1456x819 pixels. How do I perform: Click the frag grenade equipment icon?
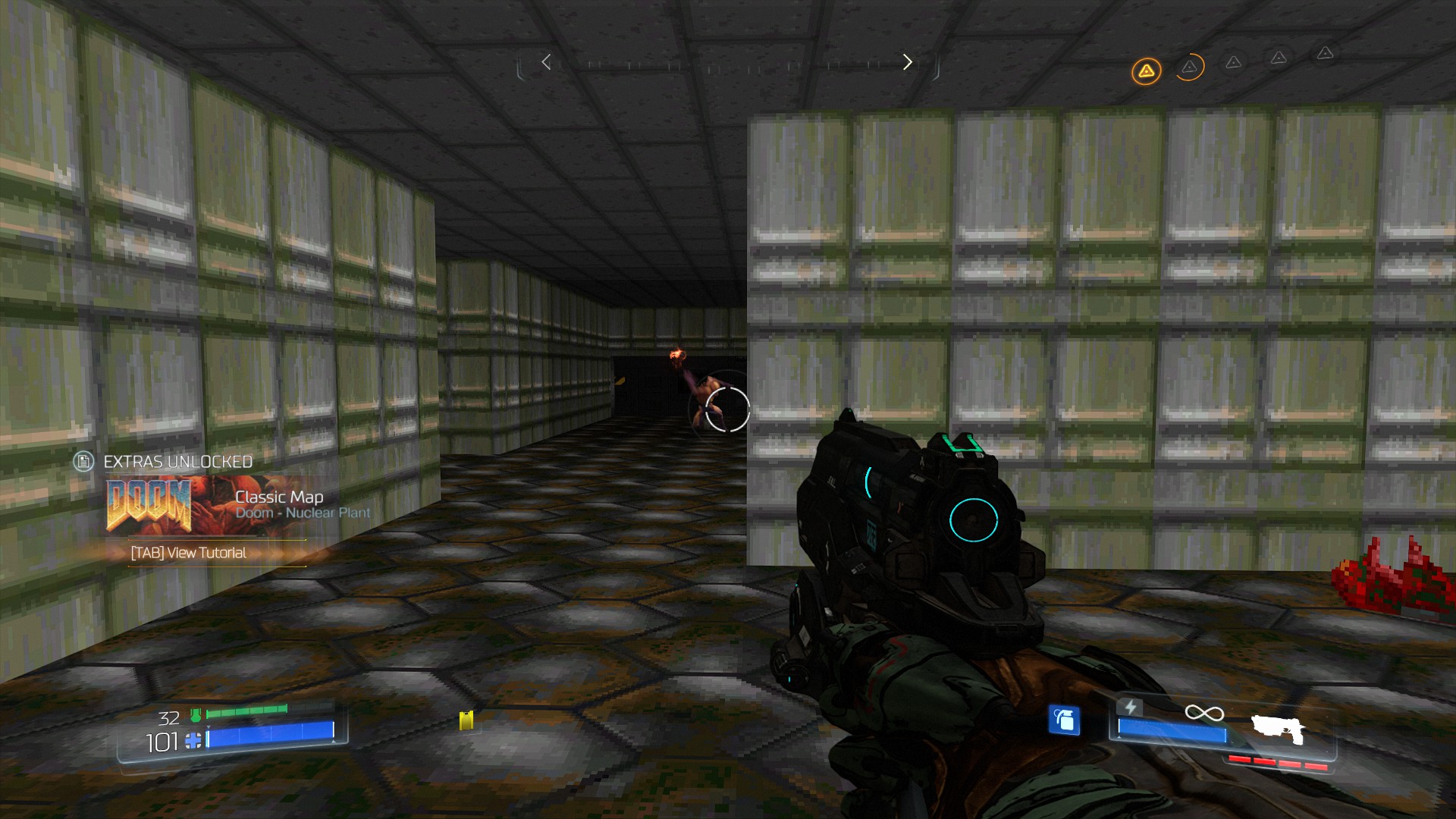(x=1064, y=717)
